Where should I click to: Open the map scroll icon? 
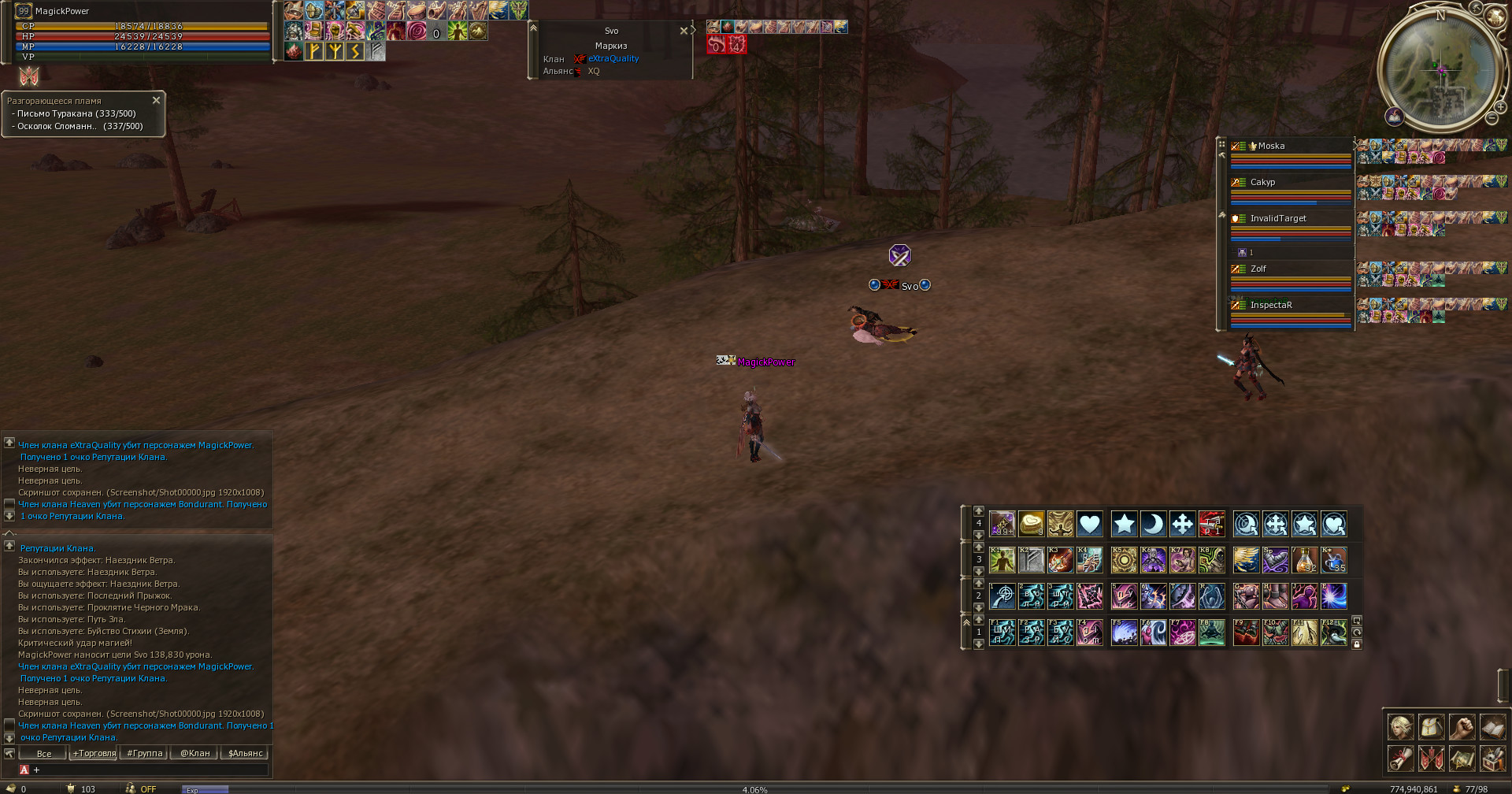coord(1462,759)
